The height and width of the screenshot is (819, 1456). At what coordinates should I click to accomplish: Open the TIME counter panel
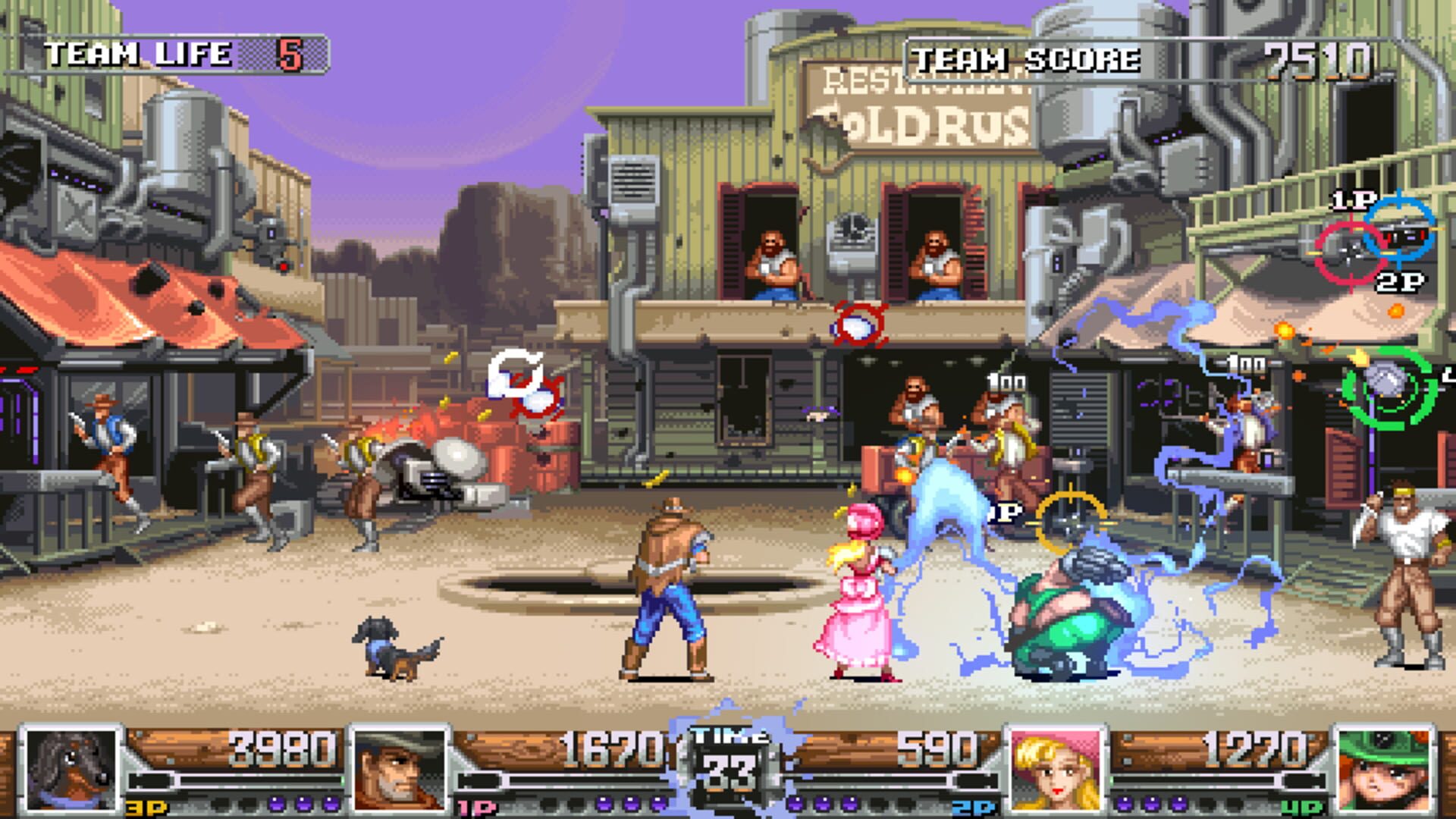pyautogui.click(x=730, y=758)
